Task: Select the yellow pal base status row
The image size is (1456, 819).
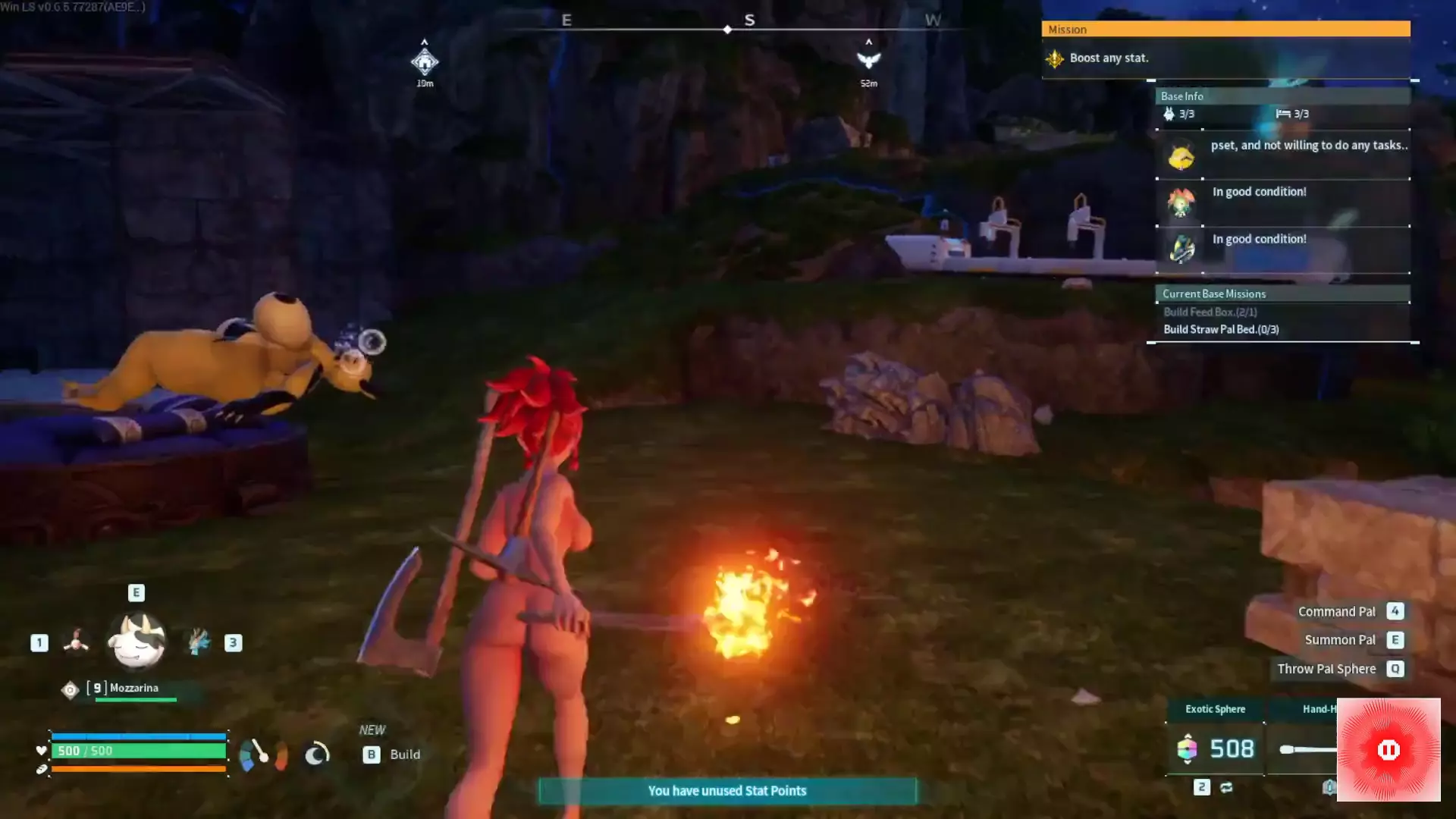Action: coord(1283,155)
